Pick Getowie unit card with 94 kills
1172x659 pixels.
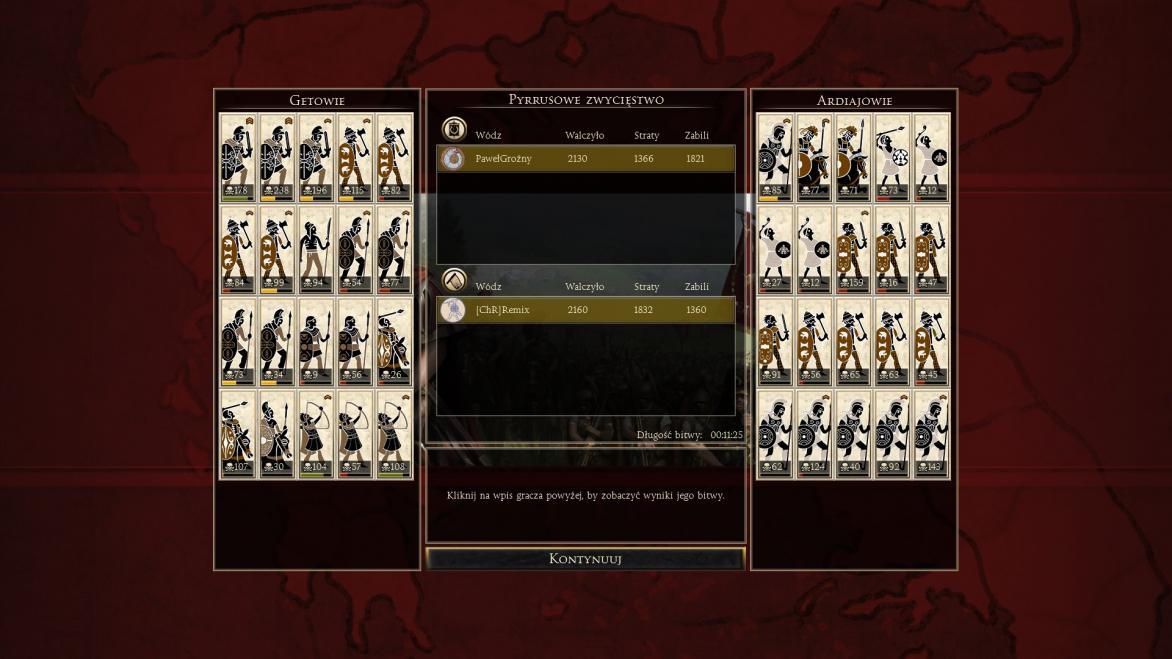[316, 250]
